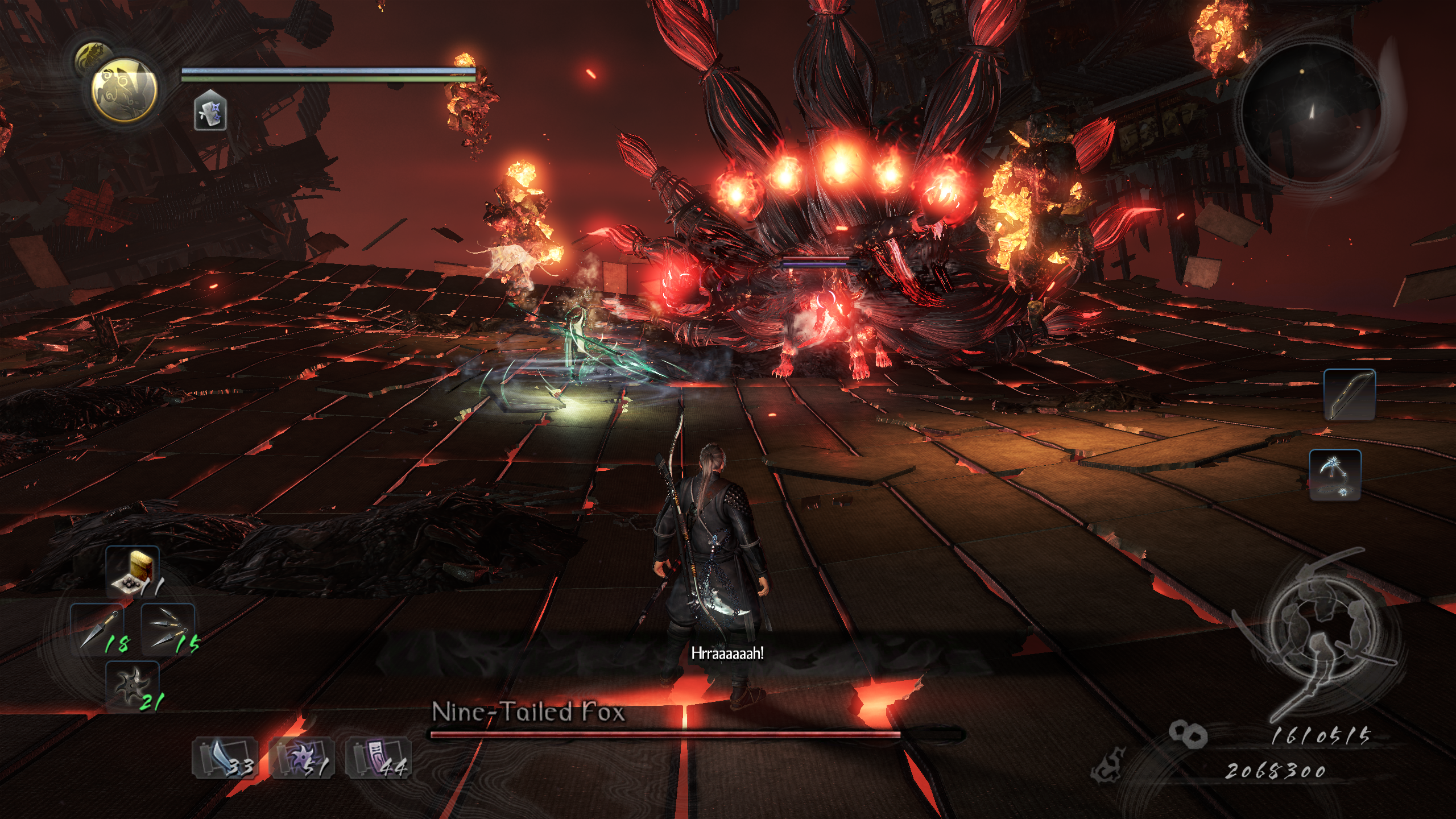Viewport: 1456px width, 819px height.
Task: Select the bow ranged weapon slot
Action: point(1349,395)
